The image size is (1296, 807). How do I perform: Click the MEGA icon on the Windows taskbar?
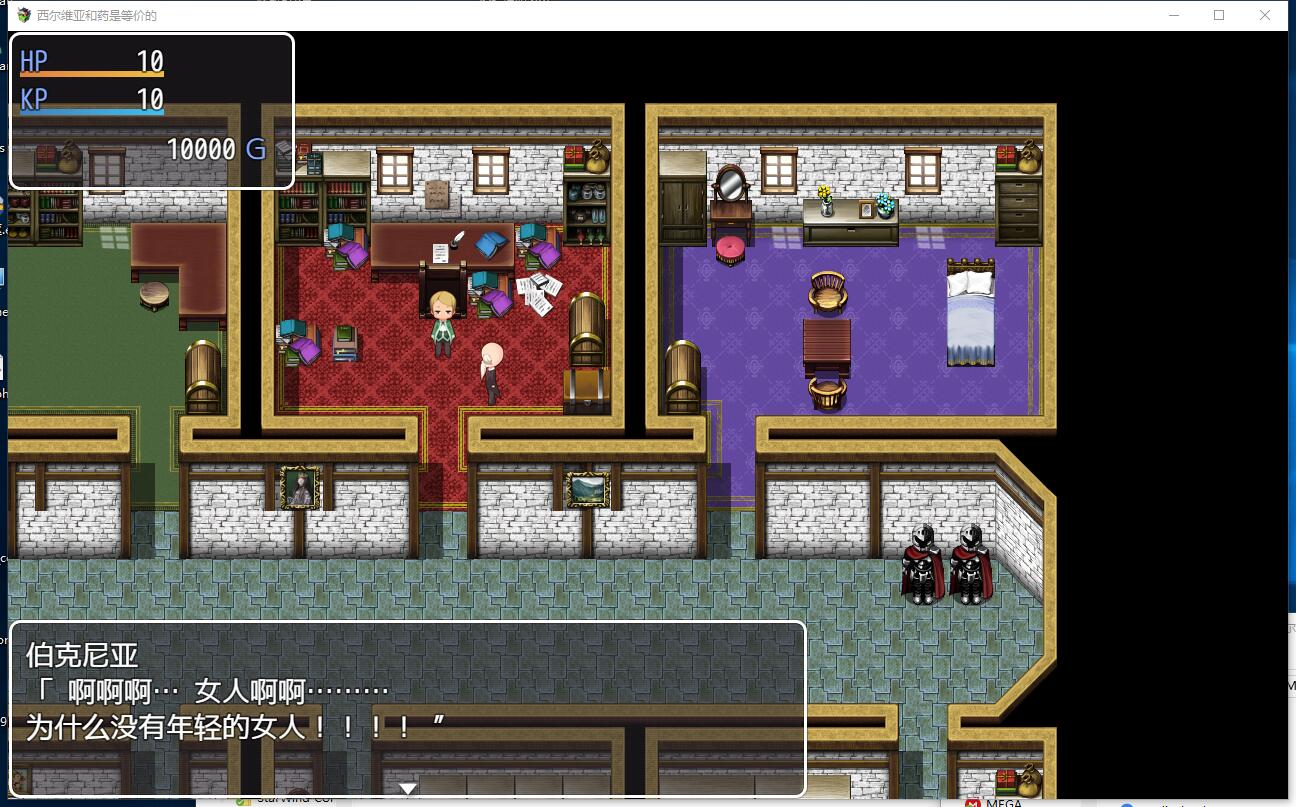coord(974,801)
